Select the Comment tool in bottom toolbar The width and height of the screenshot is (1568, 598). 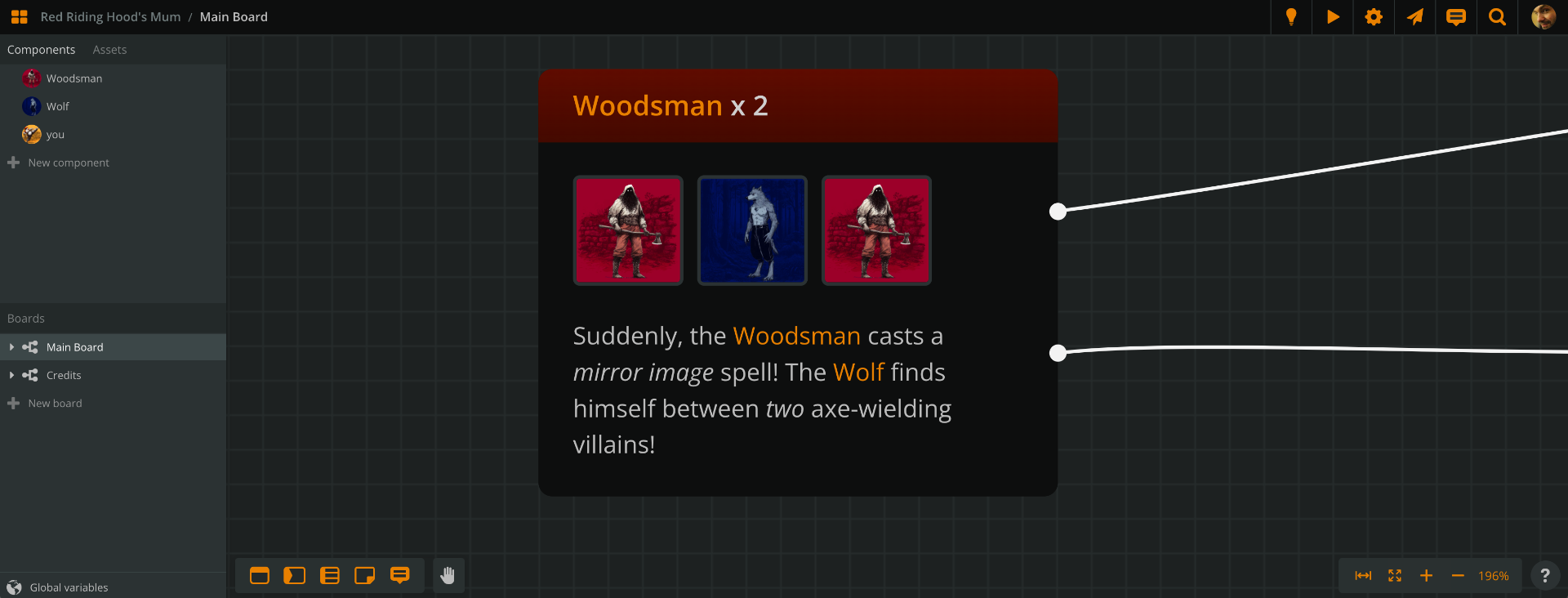400,575
